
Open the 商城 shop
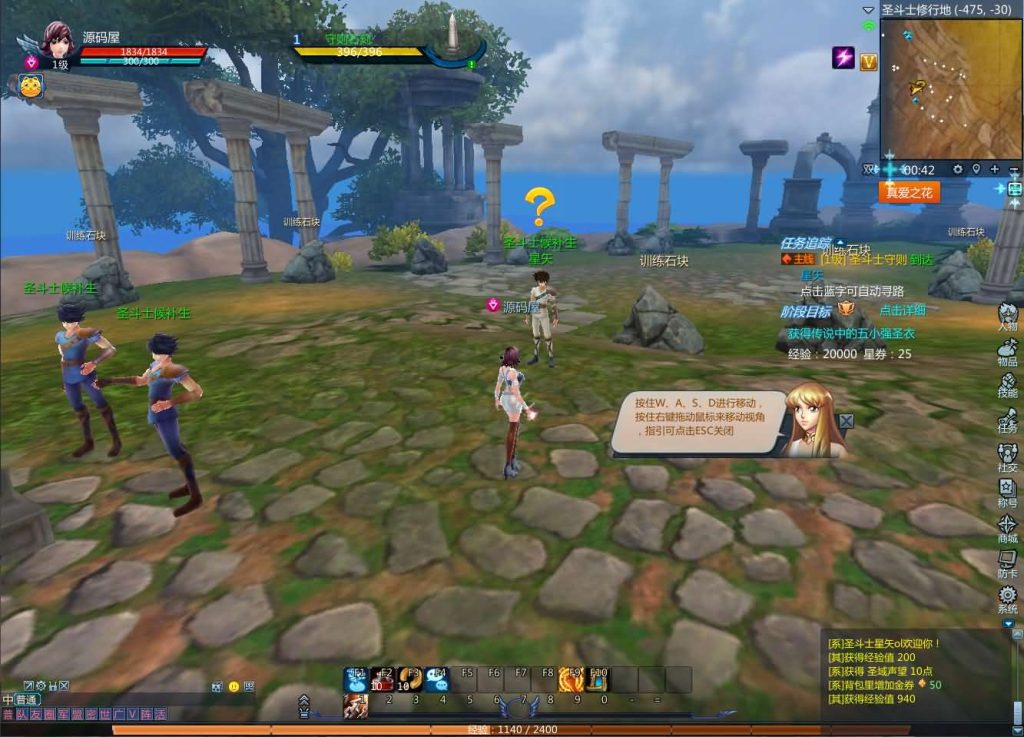tap(1007, 527)
